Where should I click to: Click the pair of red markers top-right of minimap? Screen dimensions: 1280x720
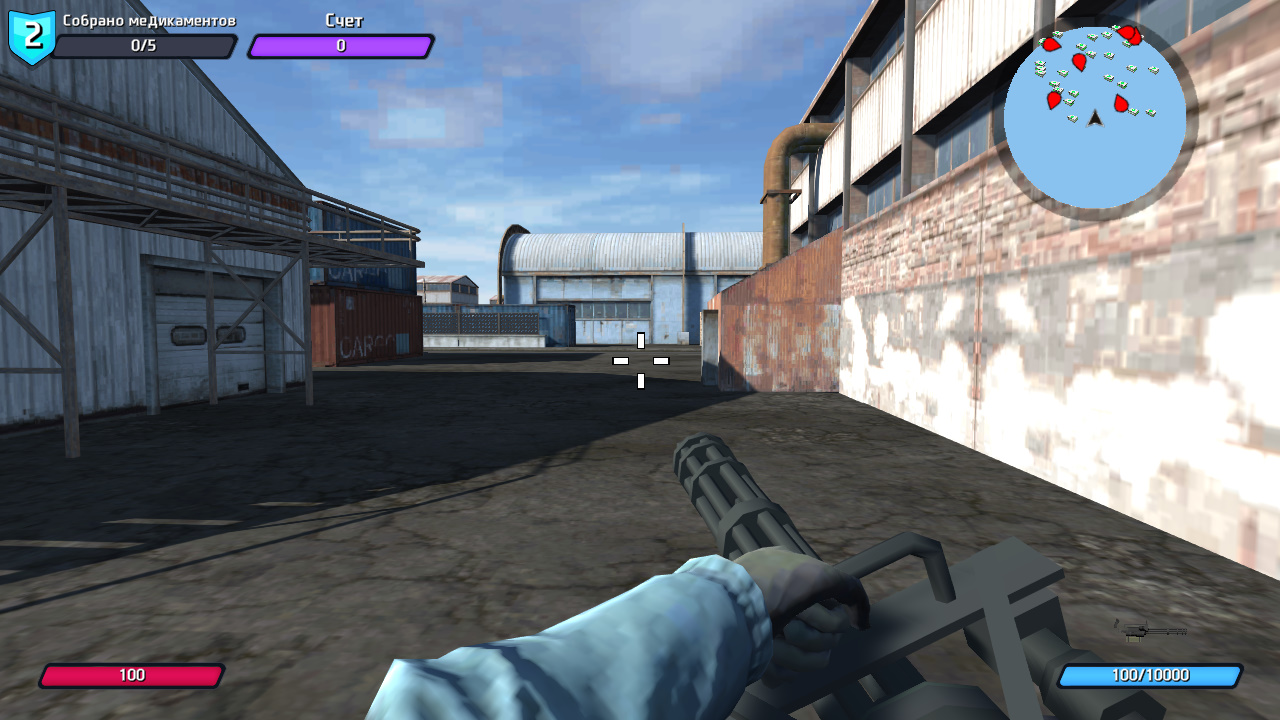(x=1129, y=35)
